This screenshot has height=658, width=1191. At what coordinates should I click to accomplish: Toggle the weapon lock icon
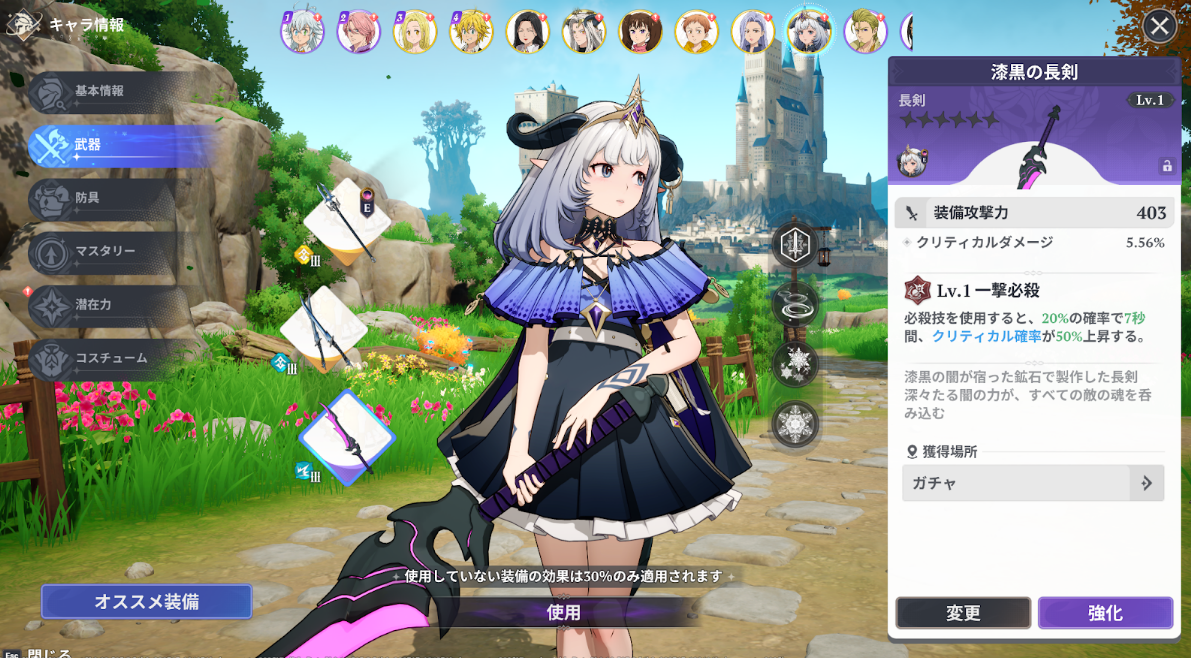point(1166,166)
